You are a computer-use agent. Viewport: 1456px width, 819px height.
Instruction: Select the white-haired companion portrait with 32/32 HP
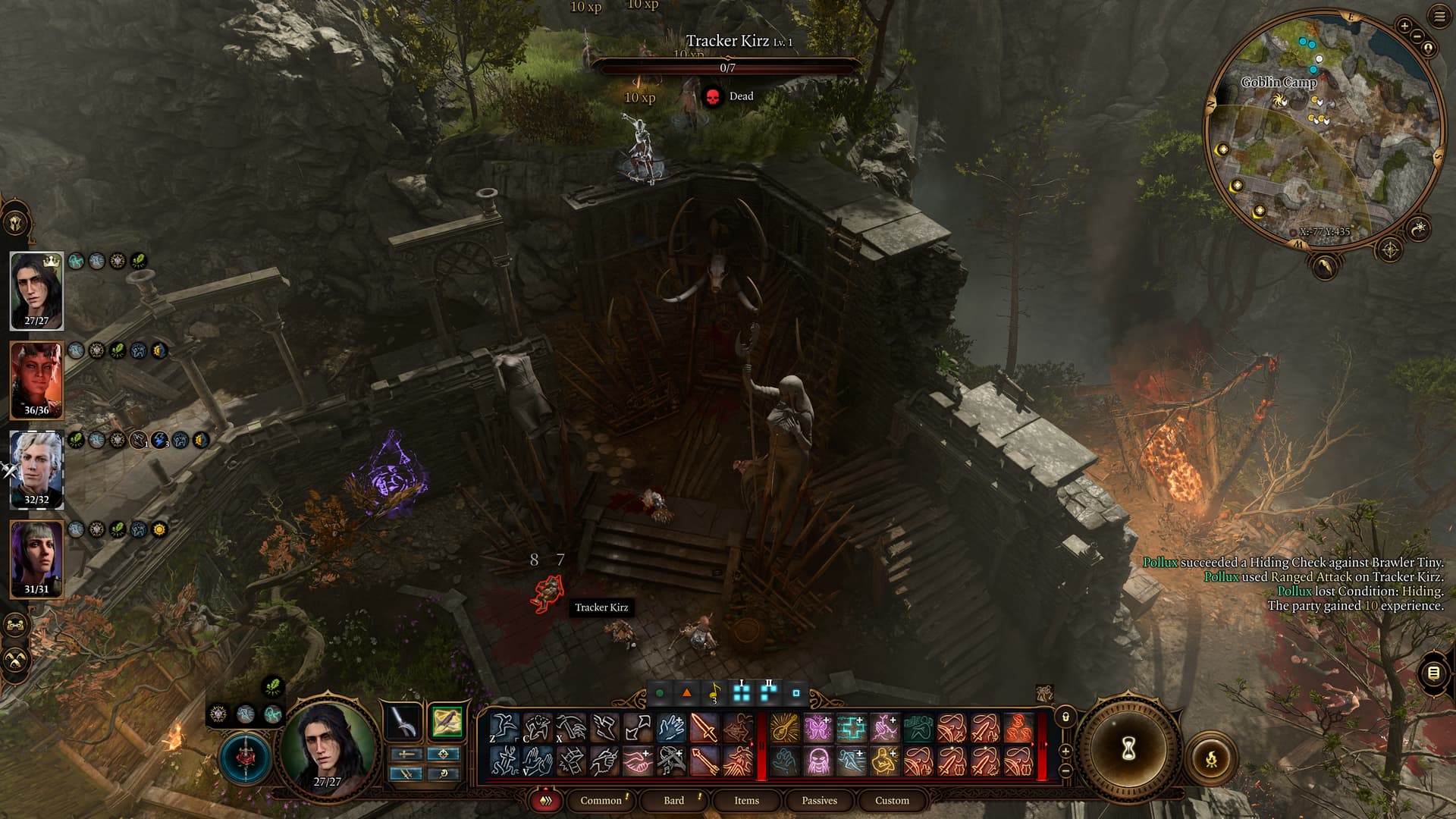coord(36,469)
